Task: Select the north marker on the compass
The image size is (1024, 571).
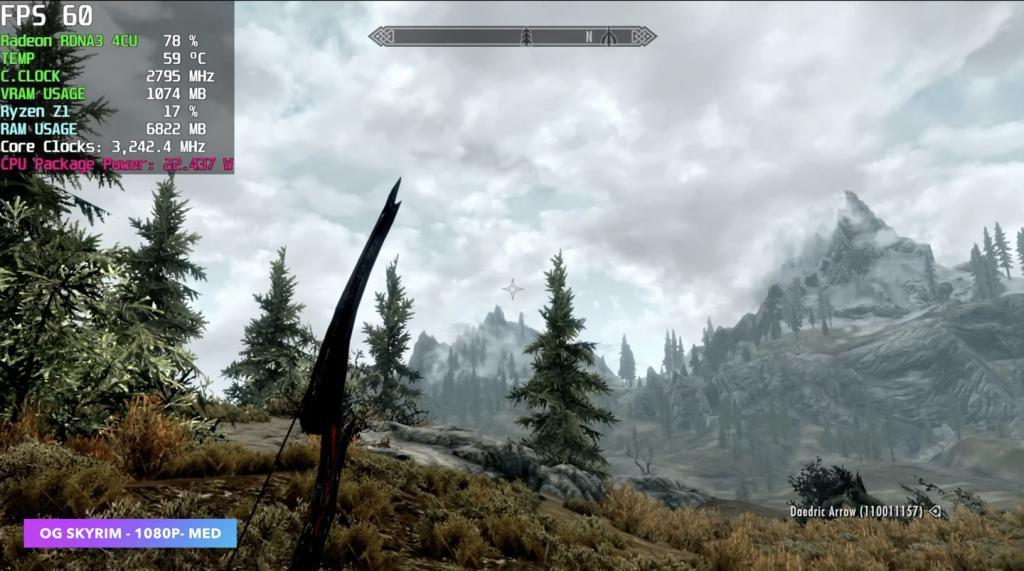Action: coord(589,37)
